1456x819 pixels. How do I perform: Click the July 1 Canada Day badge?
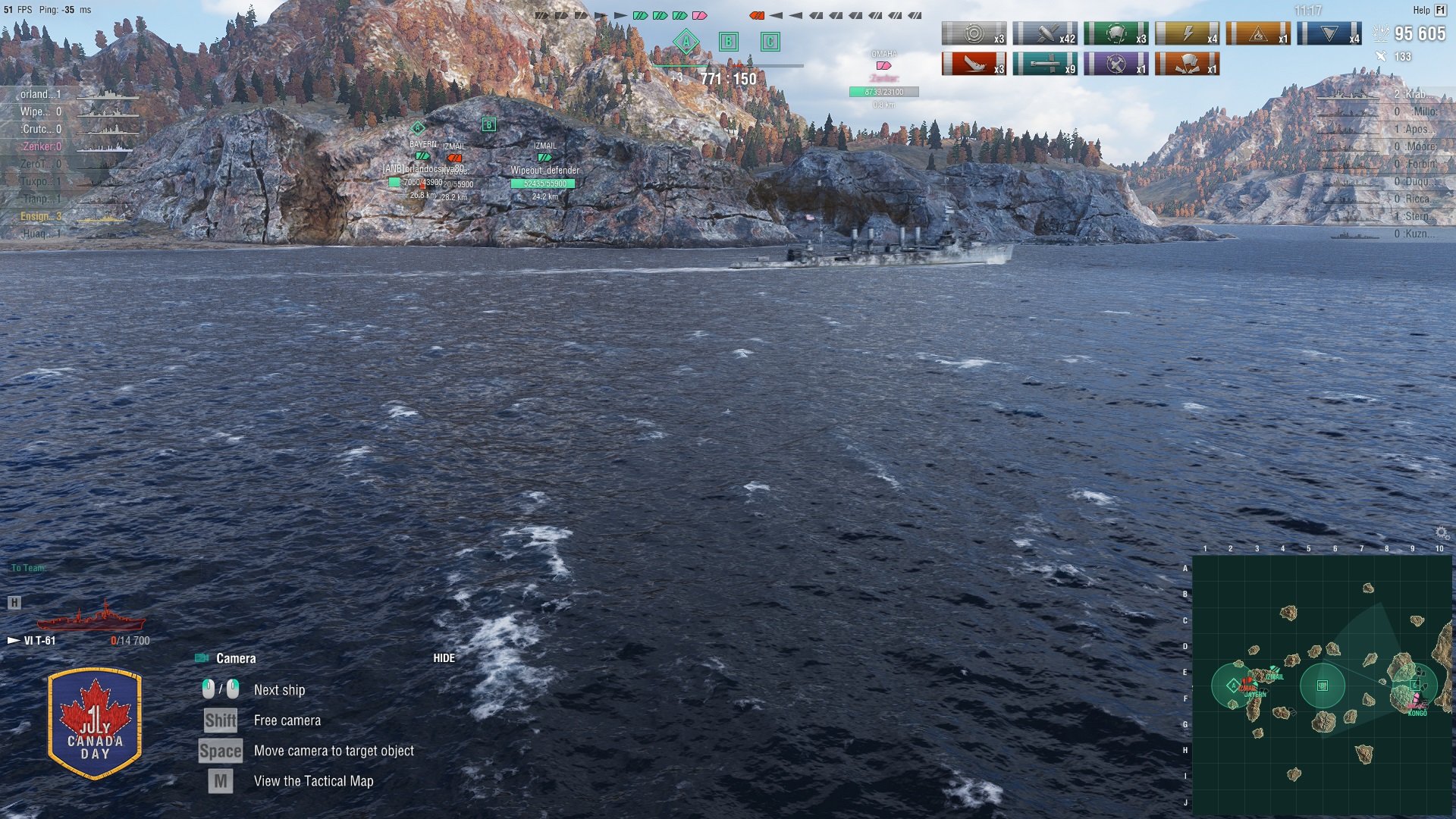[x=95, y=723]
